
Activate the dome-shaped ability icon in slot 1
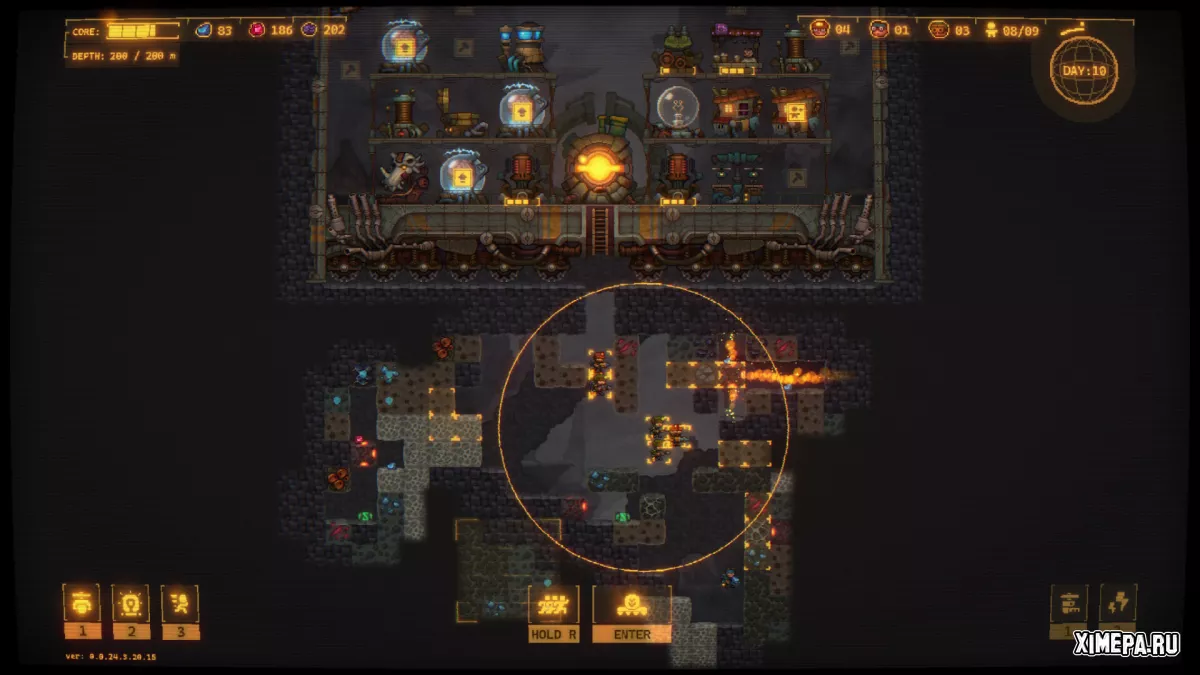(x=81, y=603)
